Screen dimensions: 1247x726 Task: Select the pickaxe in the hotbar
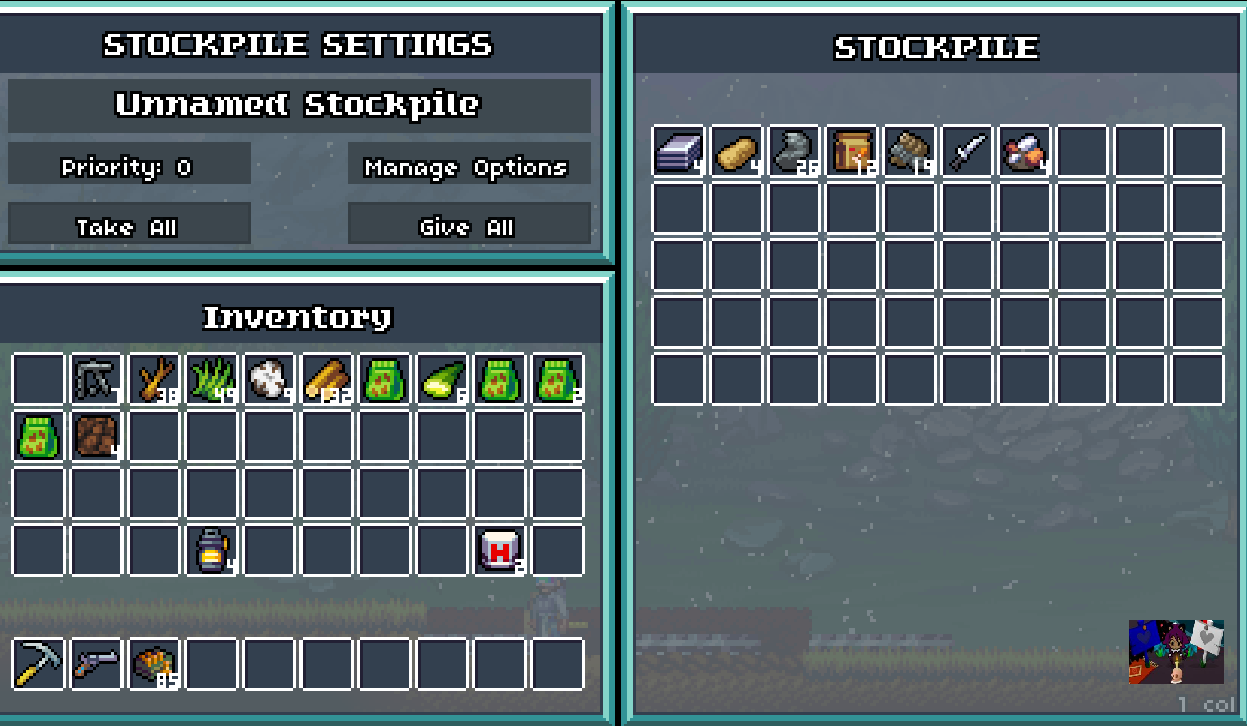(x=38, y=664)
